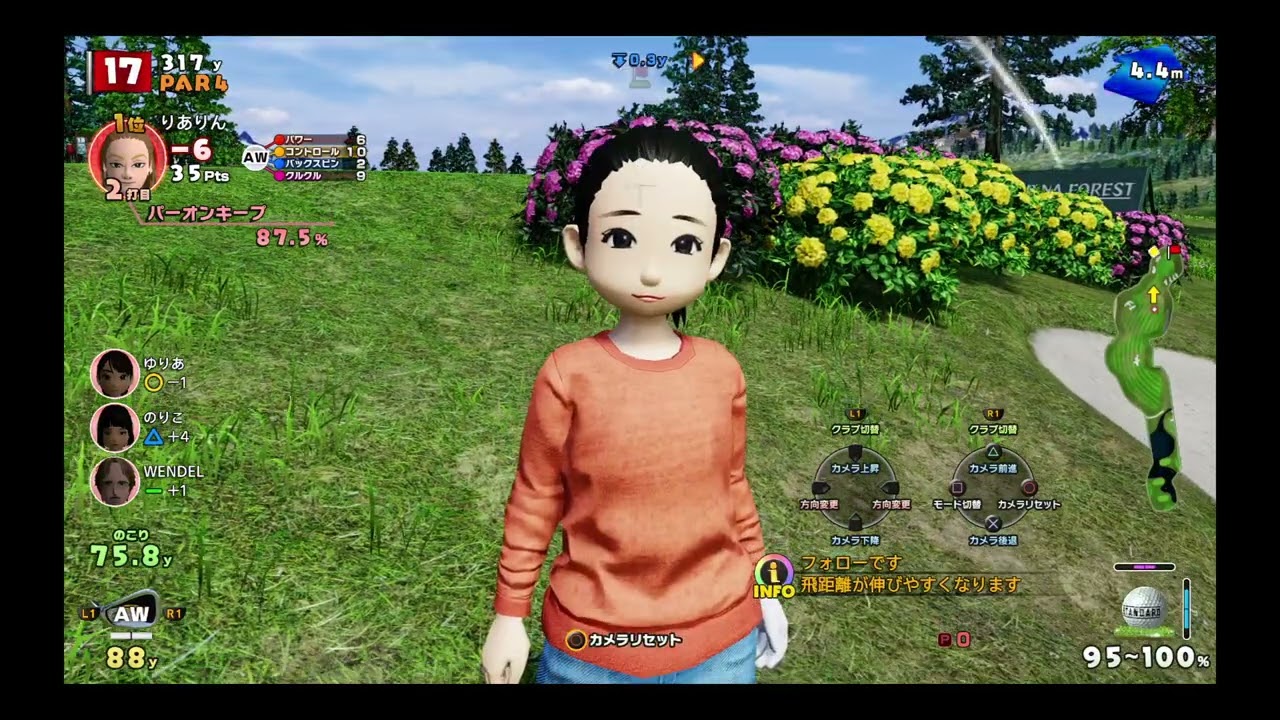This screenshot has height=720, width=1280.
Task: Select the STANDARD golf ball icon
Action: point(1144,608)
